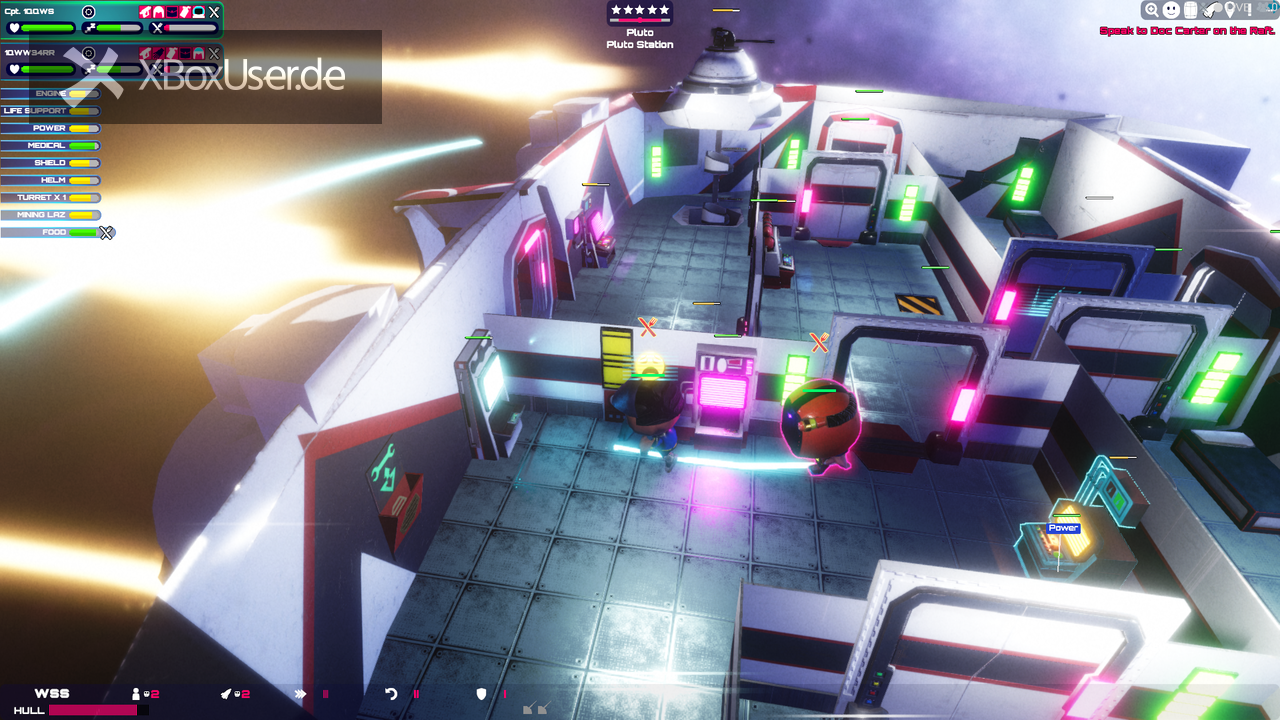Select the TURRET X 1 system row

coord(50,197)
